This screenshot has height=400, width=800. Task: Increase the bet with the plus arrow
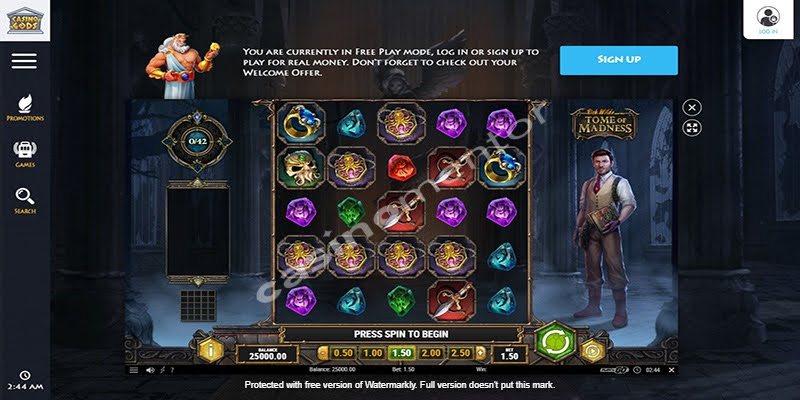(481, 353)
